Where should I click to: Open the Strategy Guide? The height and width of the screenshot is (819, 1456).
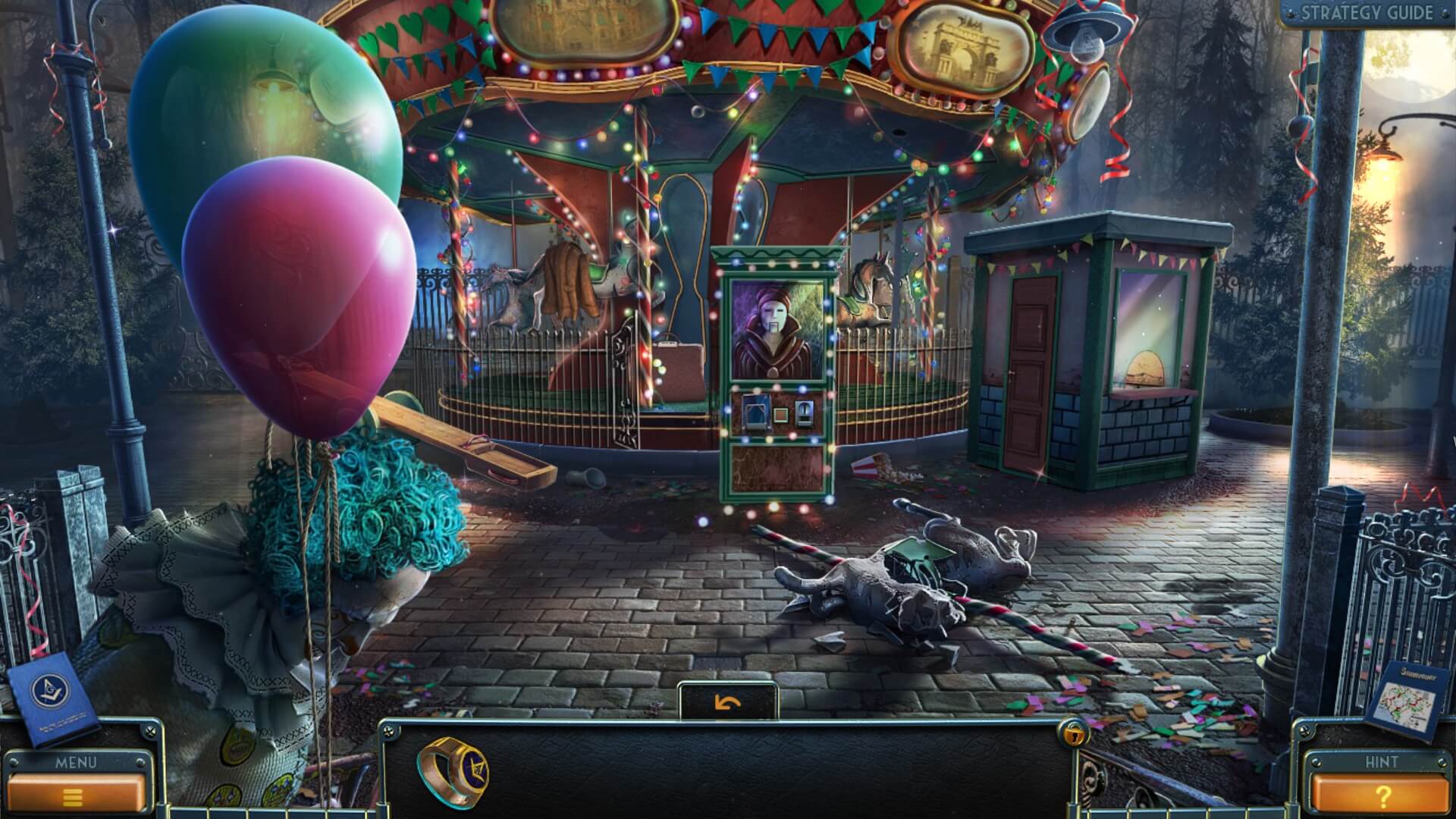click(x=1367, y=13)
